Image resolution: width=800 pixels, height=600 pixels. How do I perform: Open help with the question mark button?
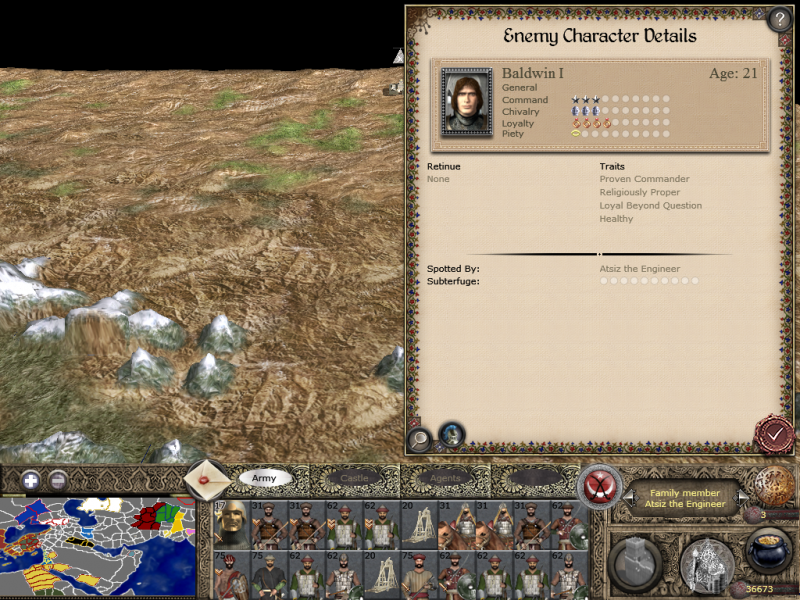tap(779, 20)
